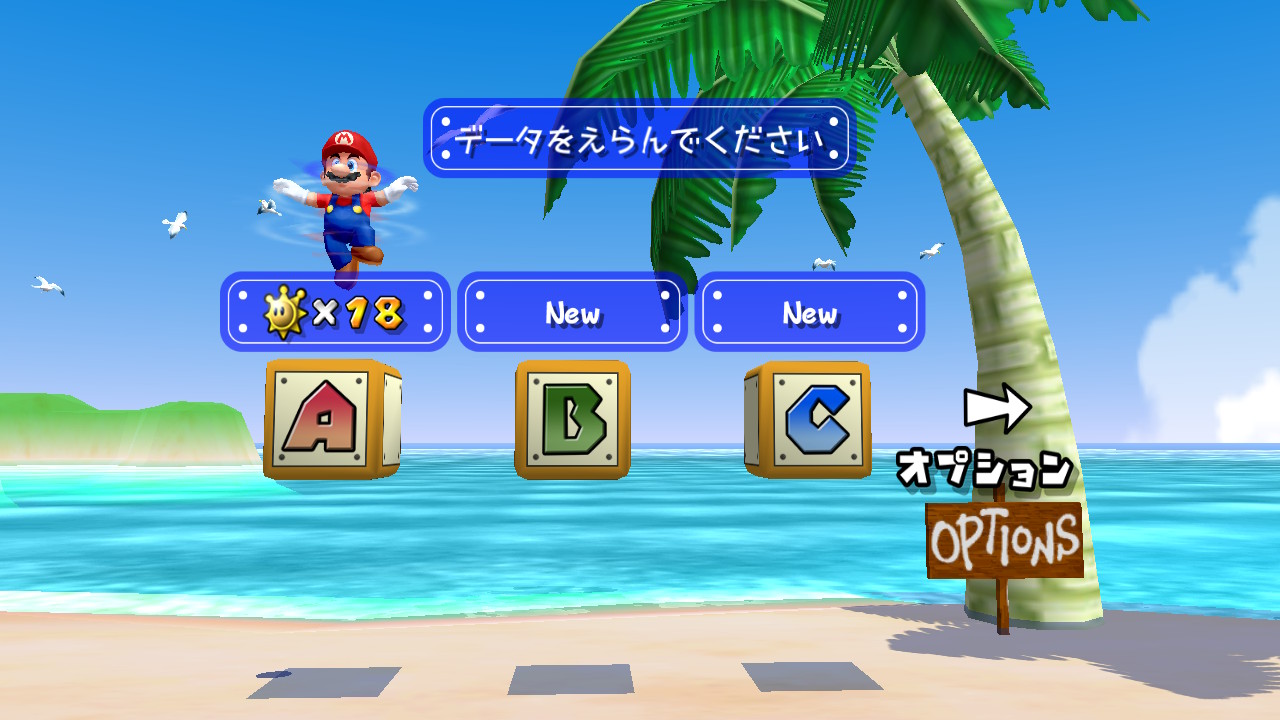Open the 18 Shine Sprites save panel
The image size is (1280, 720).
335,312
